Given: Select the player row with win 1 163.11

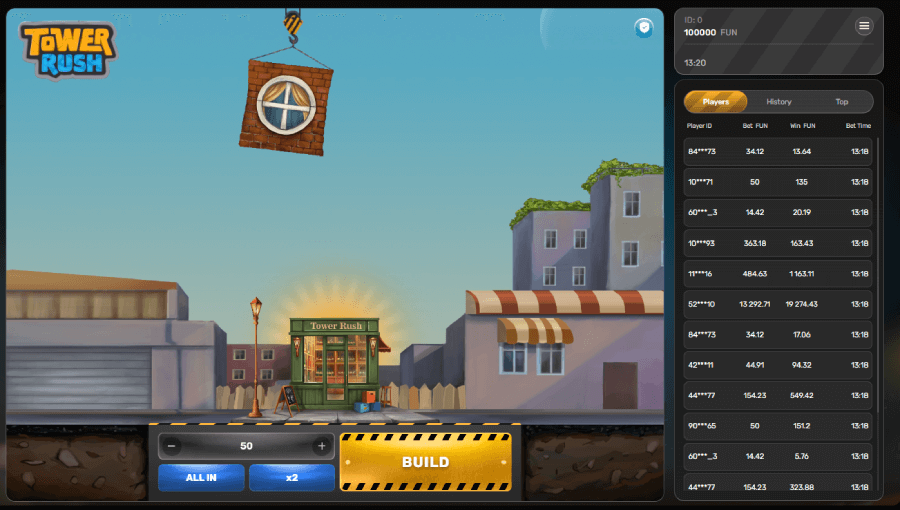Looking at the screenshot, I should pyautogui.click(x=778, y=273).
